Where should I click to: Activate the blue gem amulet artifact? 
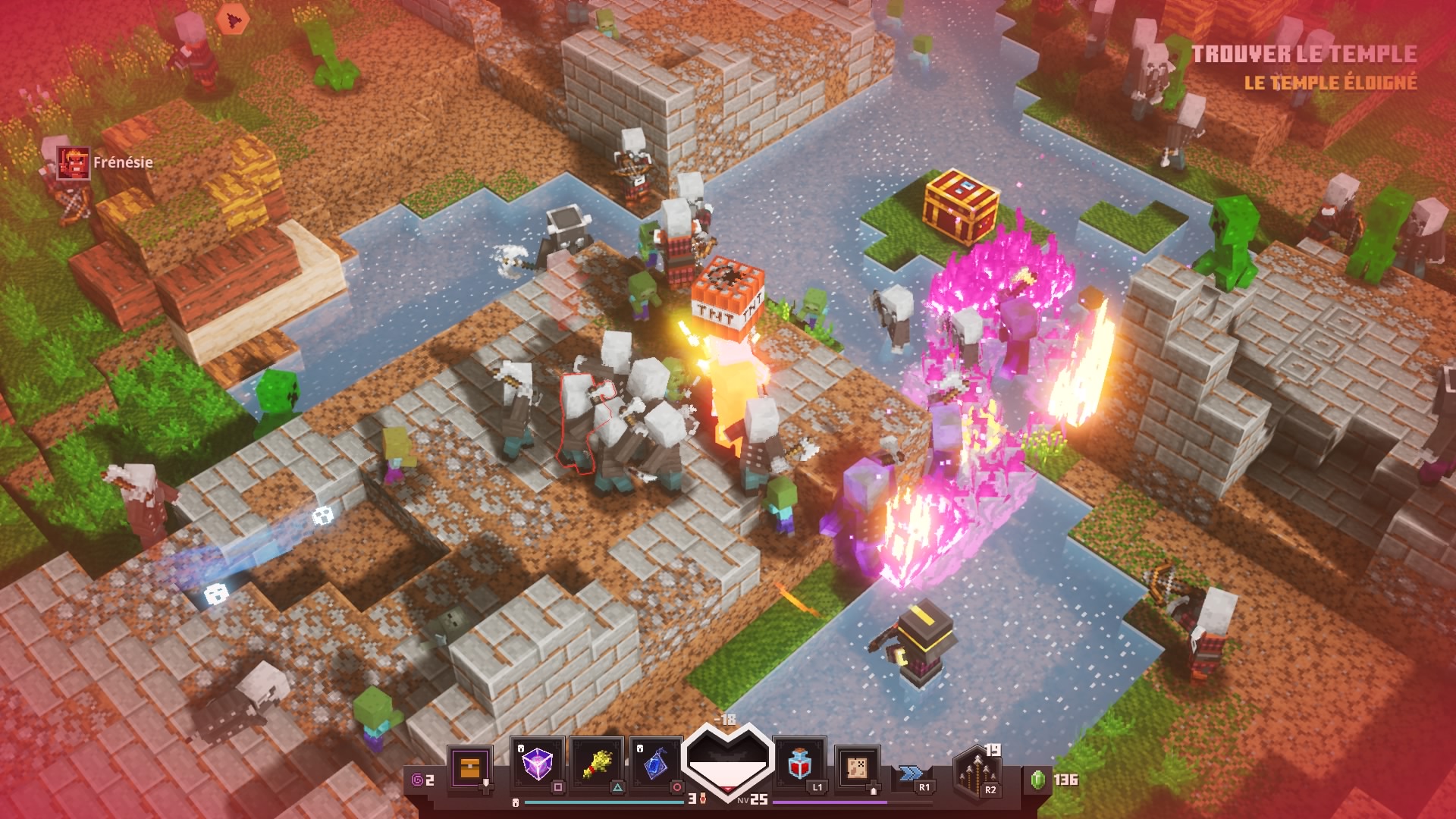pos(656,764)
